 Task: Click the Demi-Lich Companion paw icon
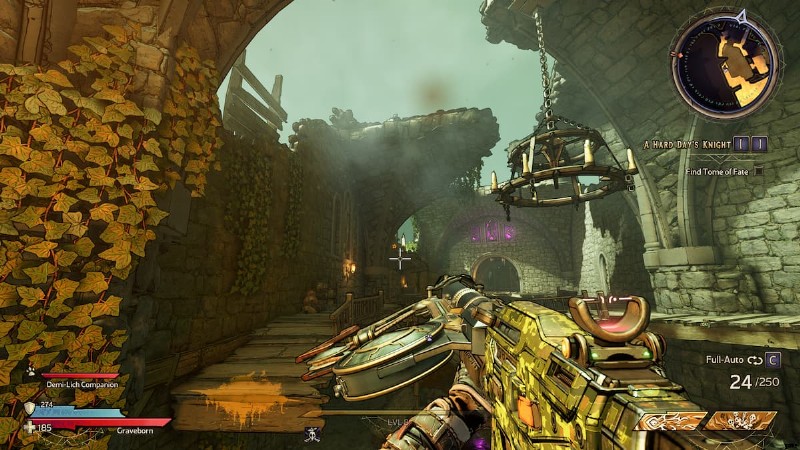pos(32,370)
